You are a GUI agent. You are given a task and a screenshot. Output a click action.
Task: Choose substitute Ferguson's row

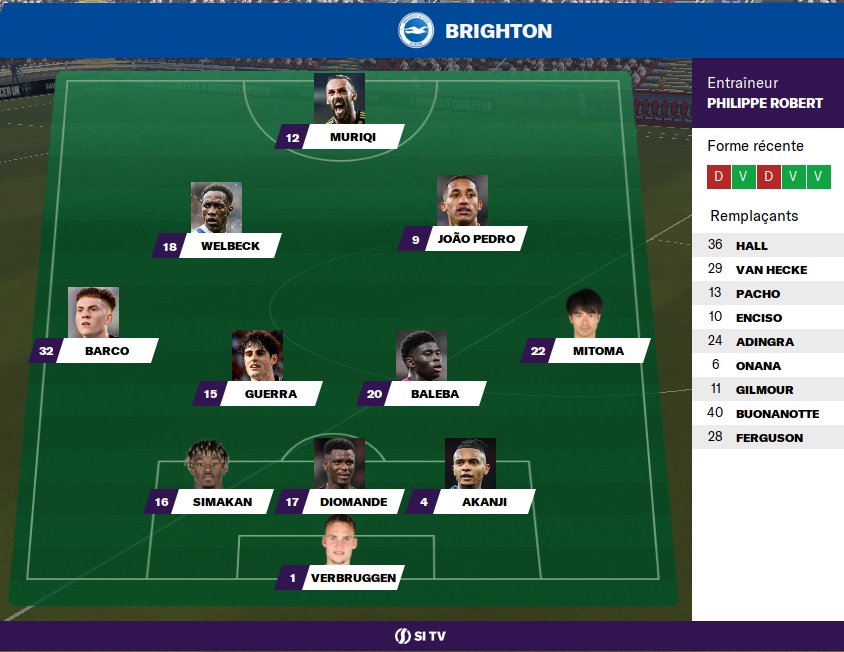767,437
